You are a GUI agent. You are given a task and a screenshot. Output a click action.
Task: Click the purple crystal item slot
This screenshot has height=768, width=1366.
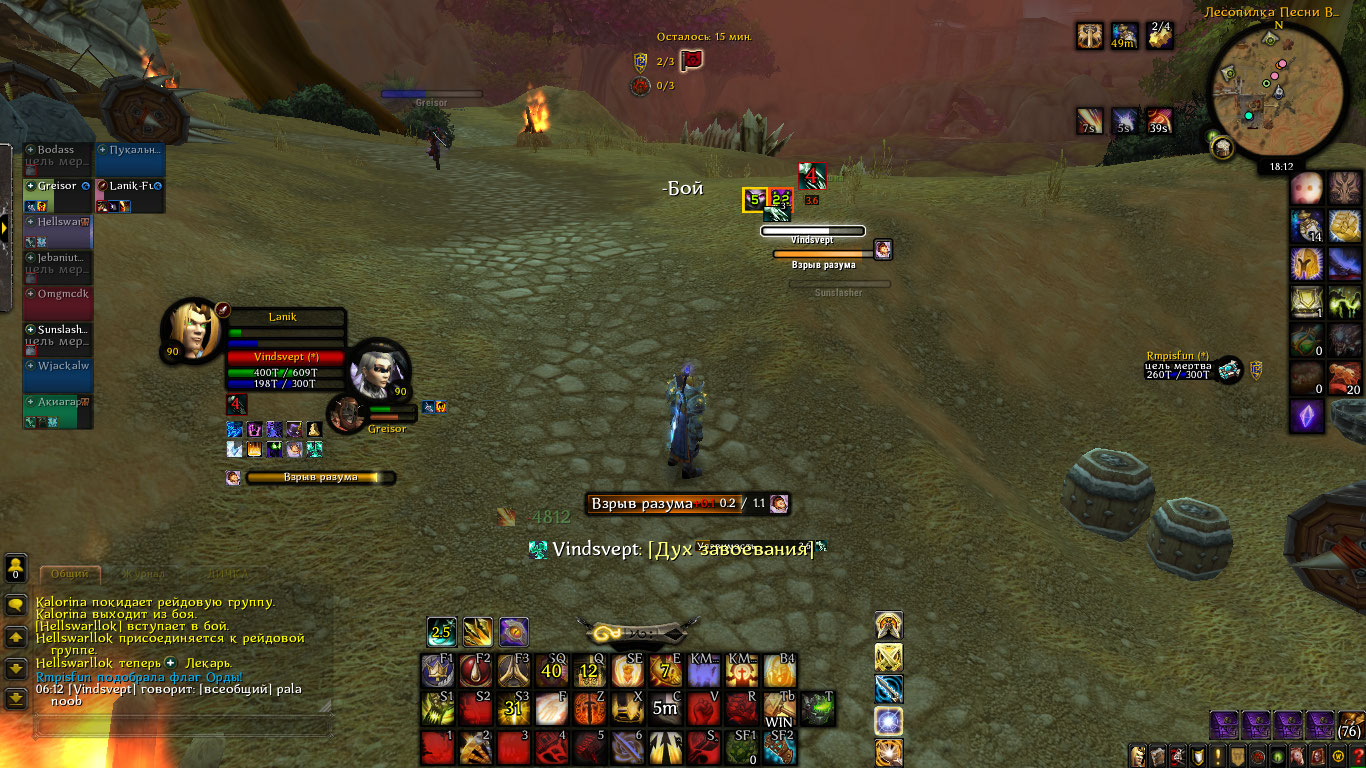[1306, 416]
